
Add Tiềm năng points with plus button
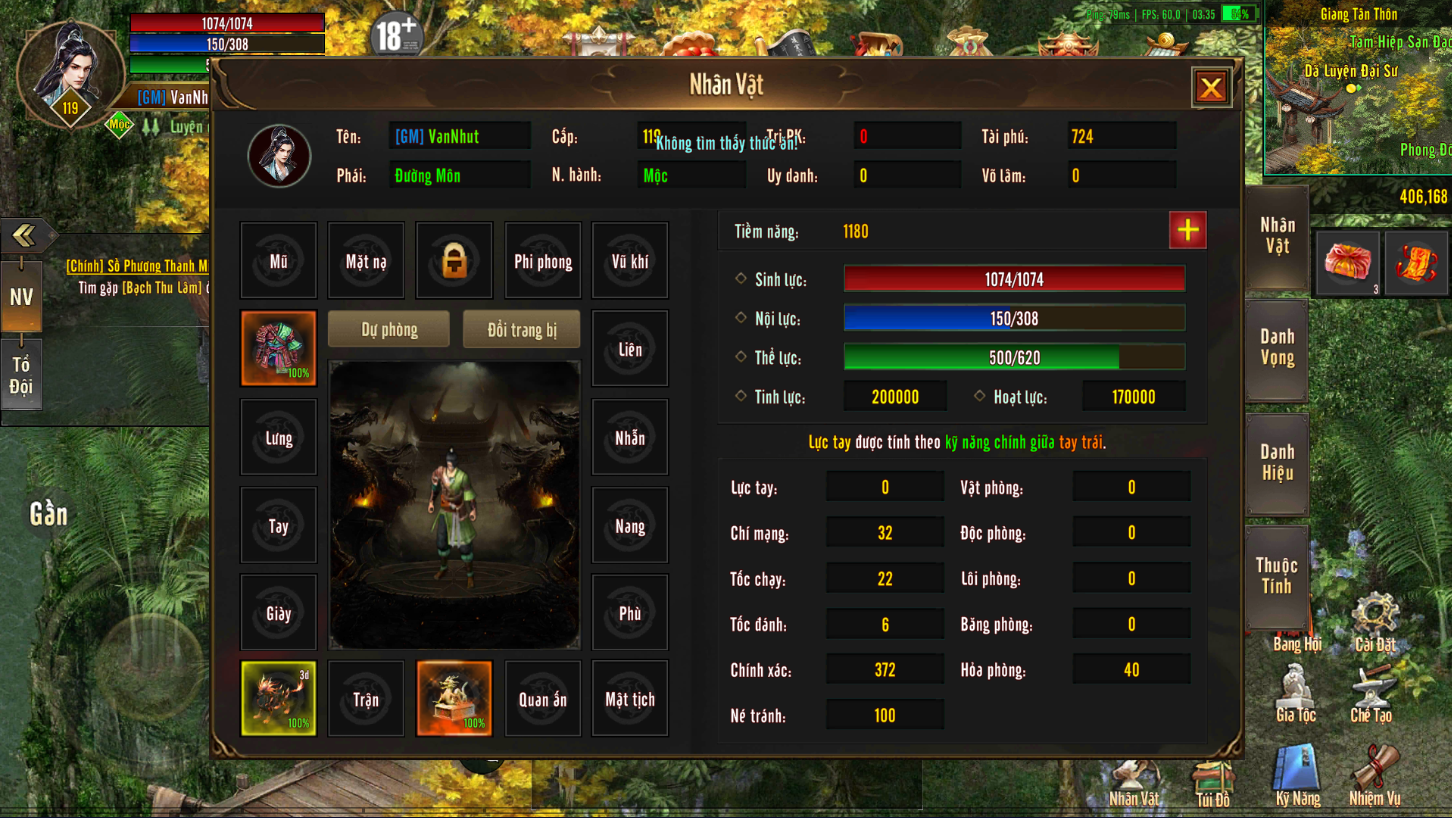[1187, 230]
